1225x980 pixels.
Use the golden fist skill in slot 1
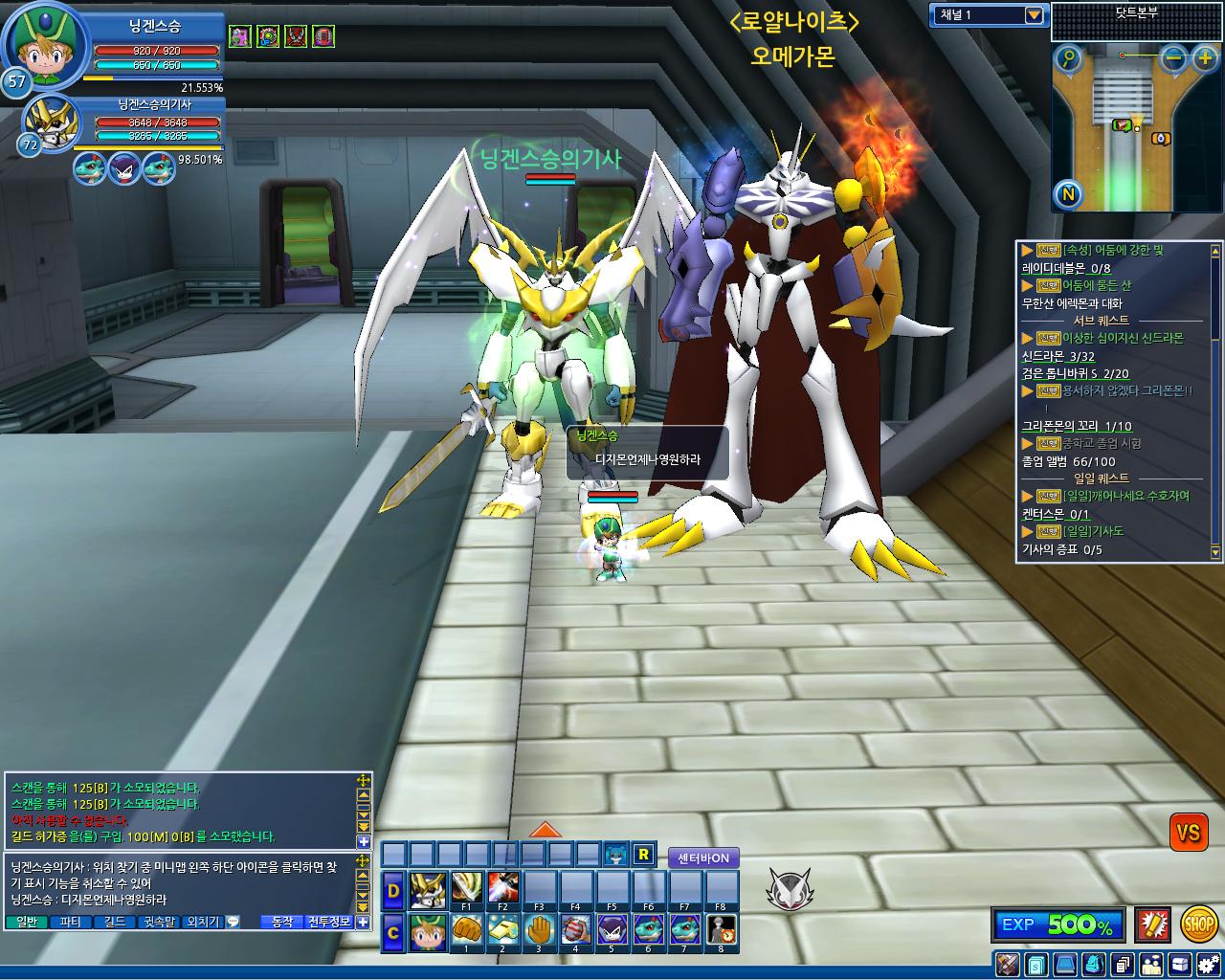pos(466,929)
